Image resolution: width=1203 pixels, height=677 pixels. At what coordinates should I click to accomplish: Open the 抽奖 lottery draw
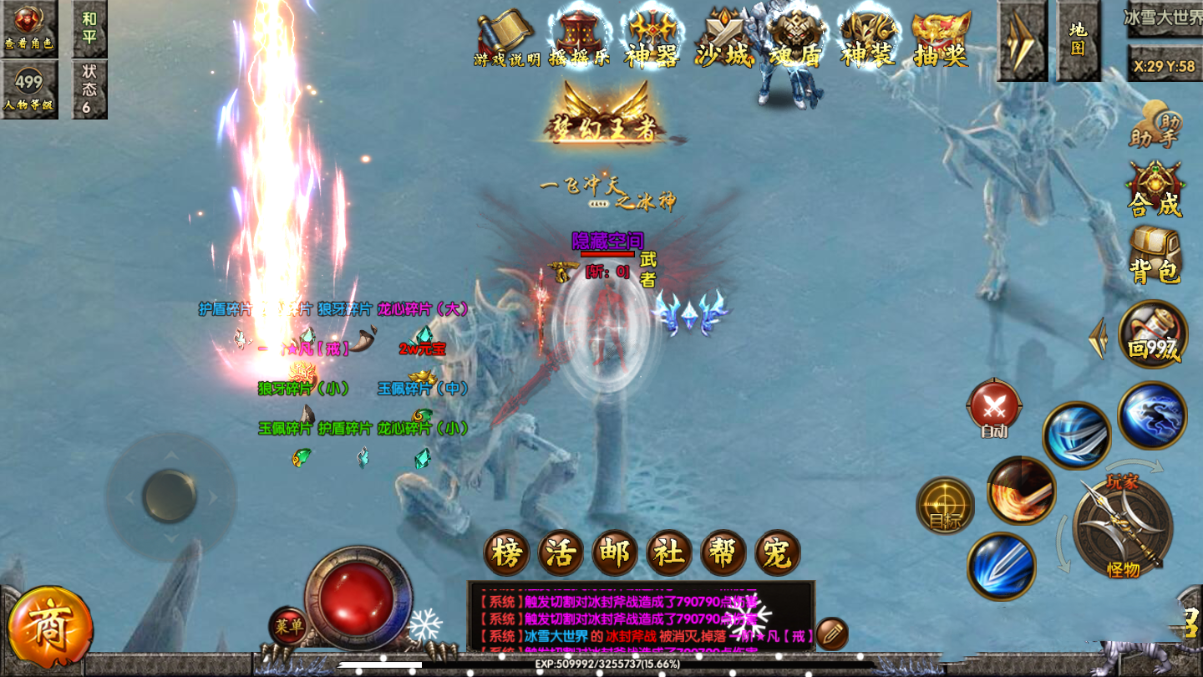click(941, 39)
